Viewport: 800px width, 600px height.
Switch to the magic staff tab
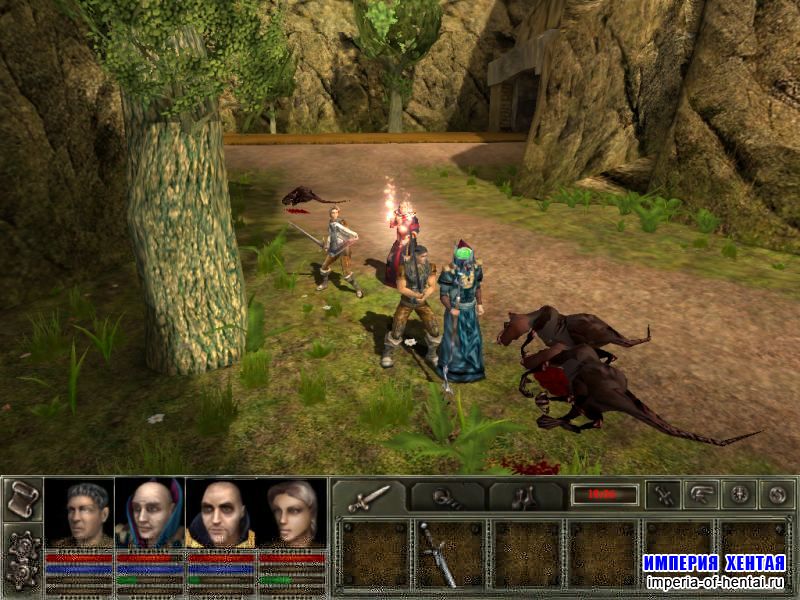pos(447,496)
